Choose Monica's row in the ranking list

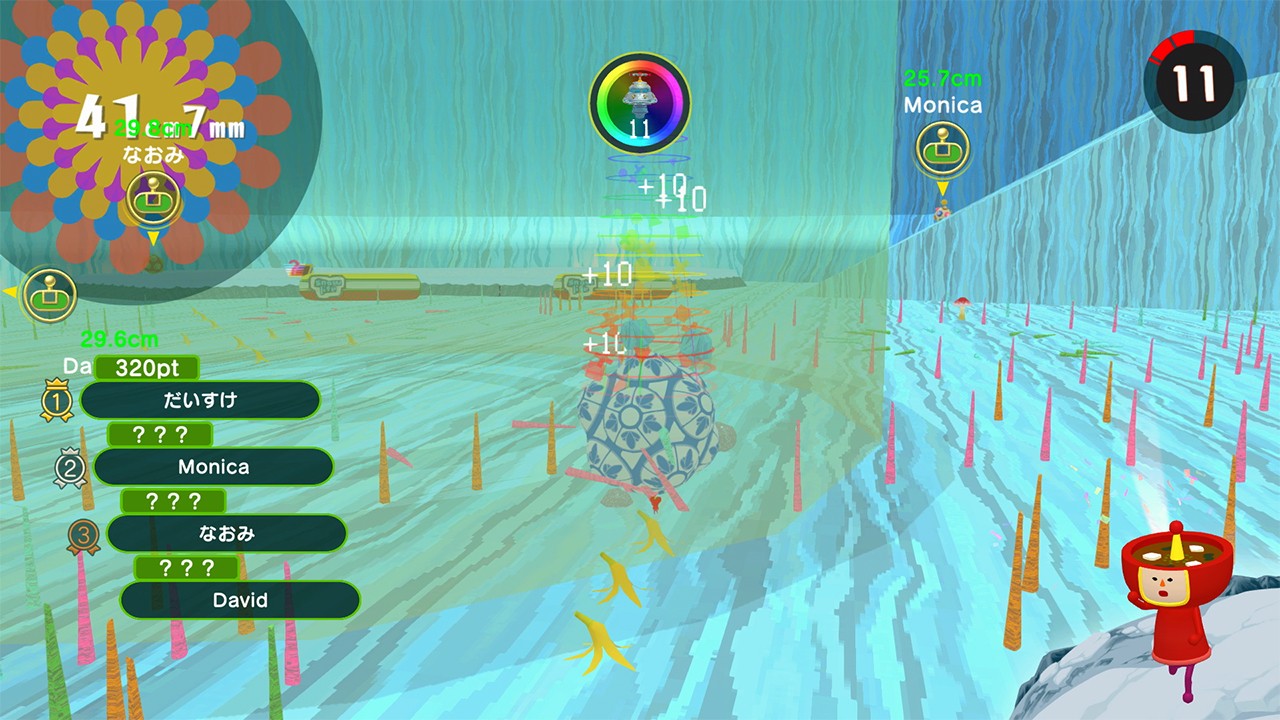[x=213, y=467]
